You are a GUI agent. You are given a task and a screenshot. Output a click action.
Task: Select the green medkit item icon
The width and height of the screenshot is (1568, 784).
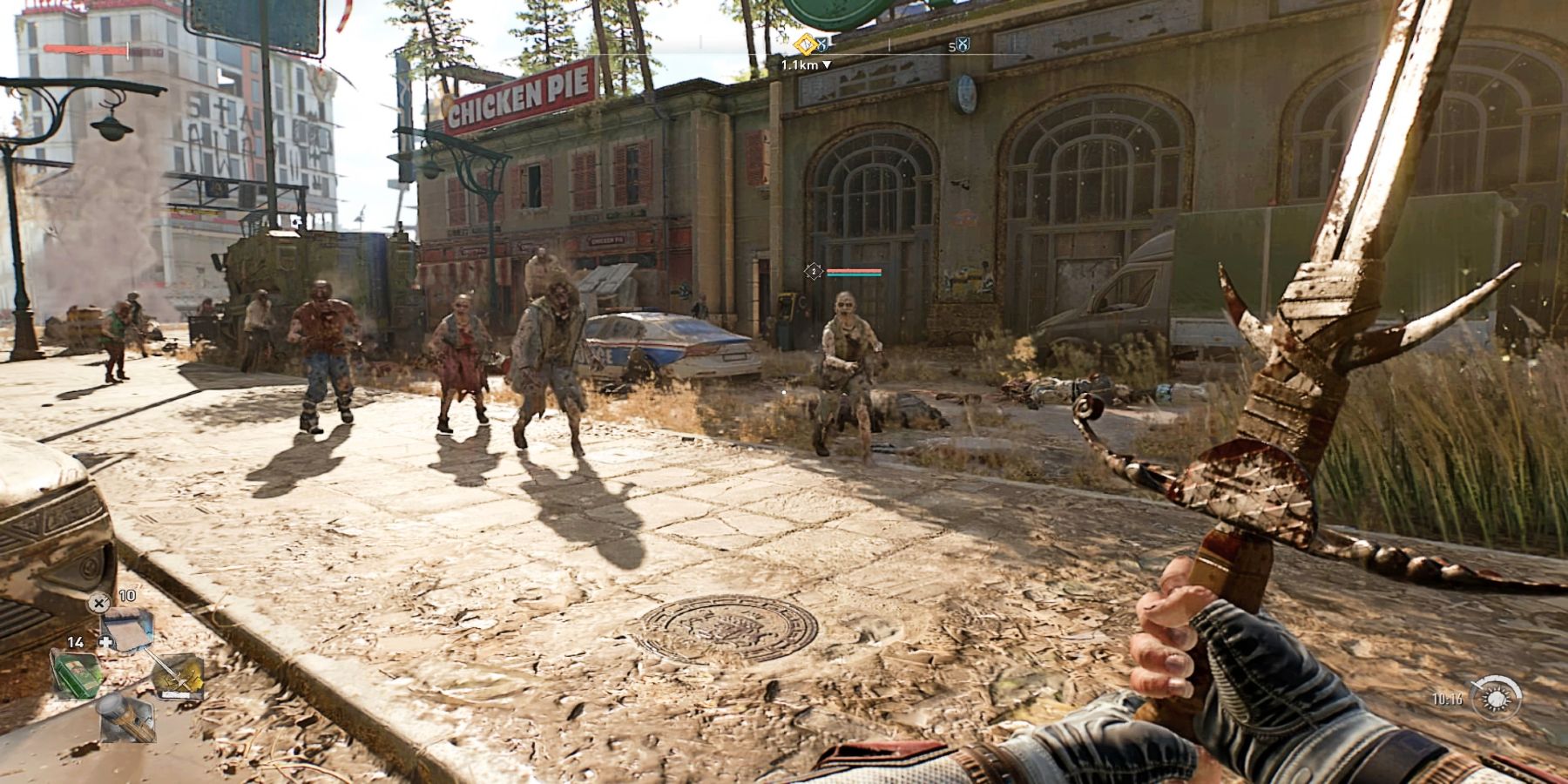(x=78, y=675)
